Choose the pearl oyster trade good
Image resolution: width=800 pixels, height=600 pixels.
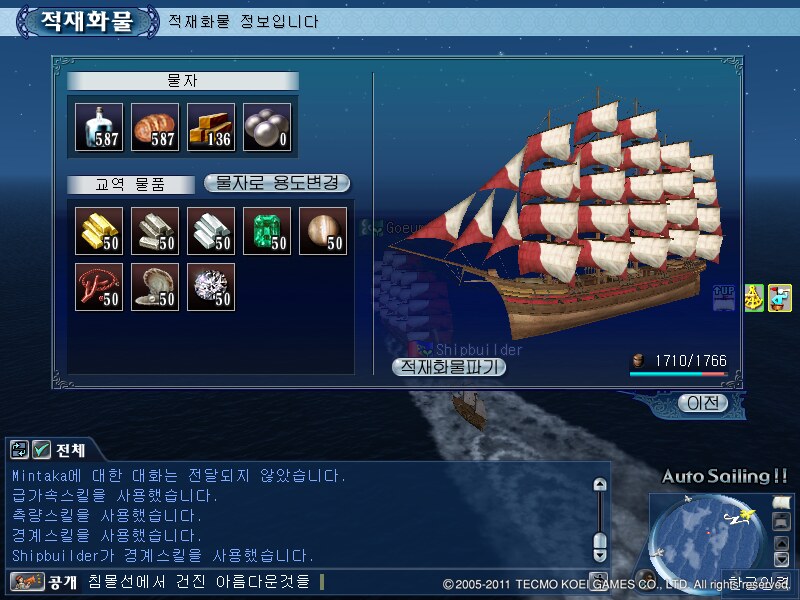155,287
